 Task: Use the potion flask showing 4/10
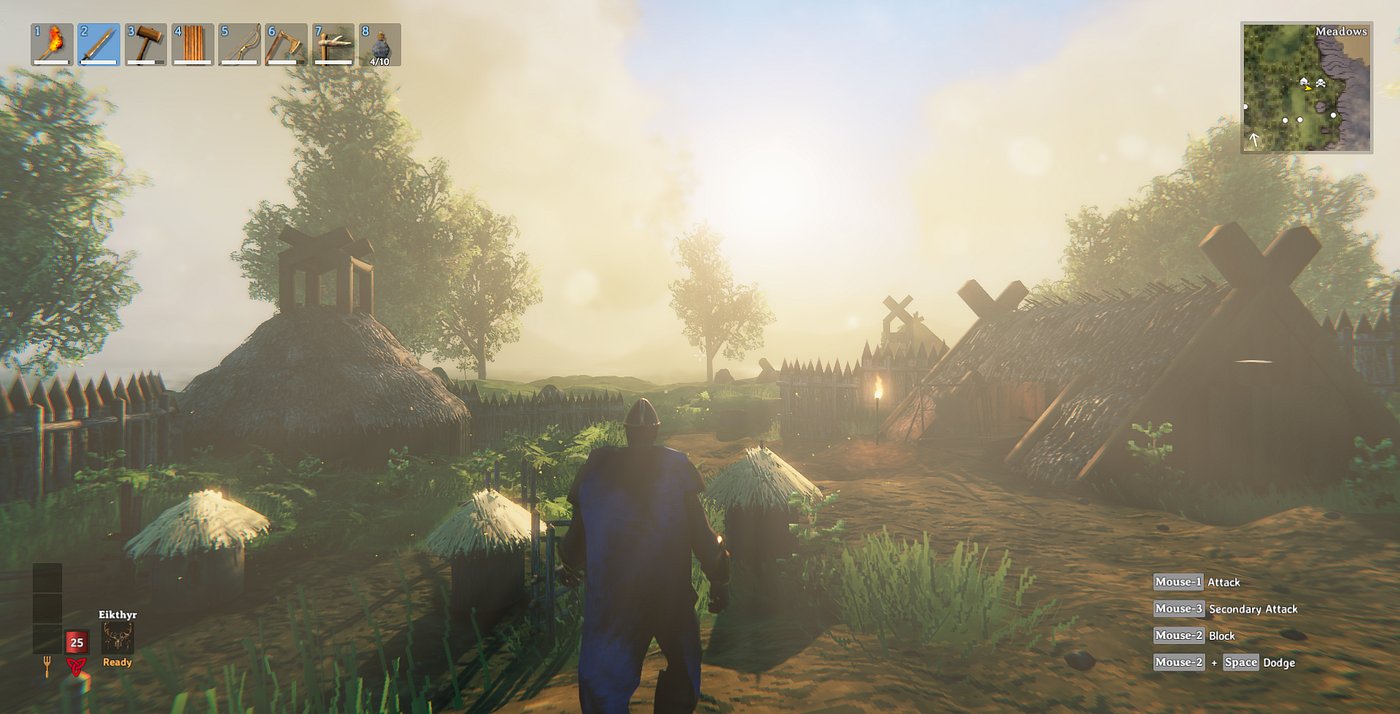point(380,44)
